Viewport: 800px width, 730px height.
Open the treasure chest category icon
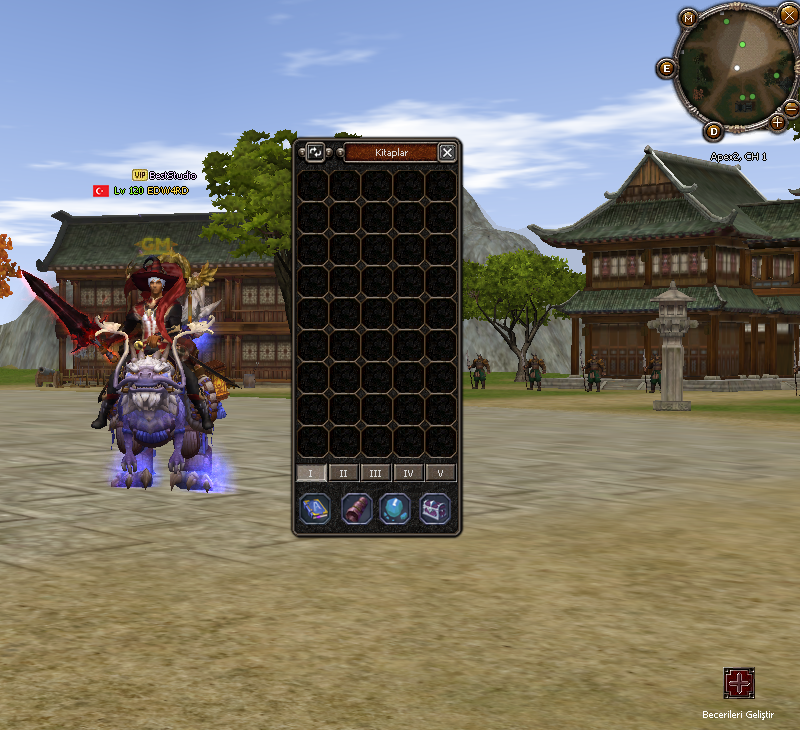pos(435,509)
